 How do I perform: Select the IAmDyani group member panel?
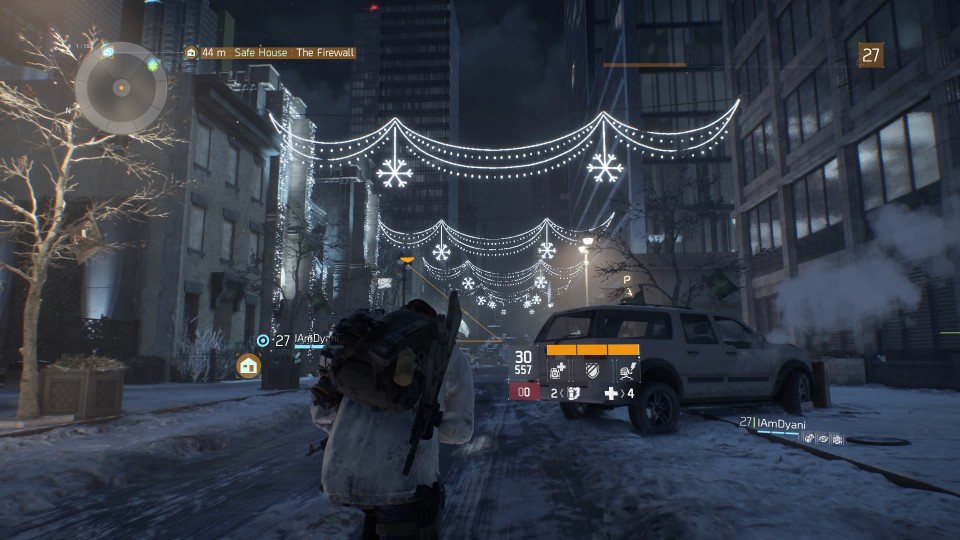click(790, 430)
